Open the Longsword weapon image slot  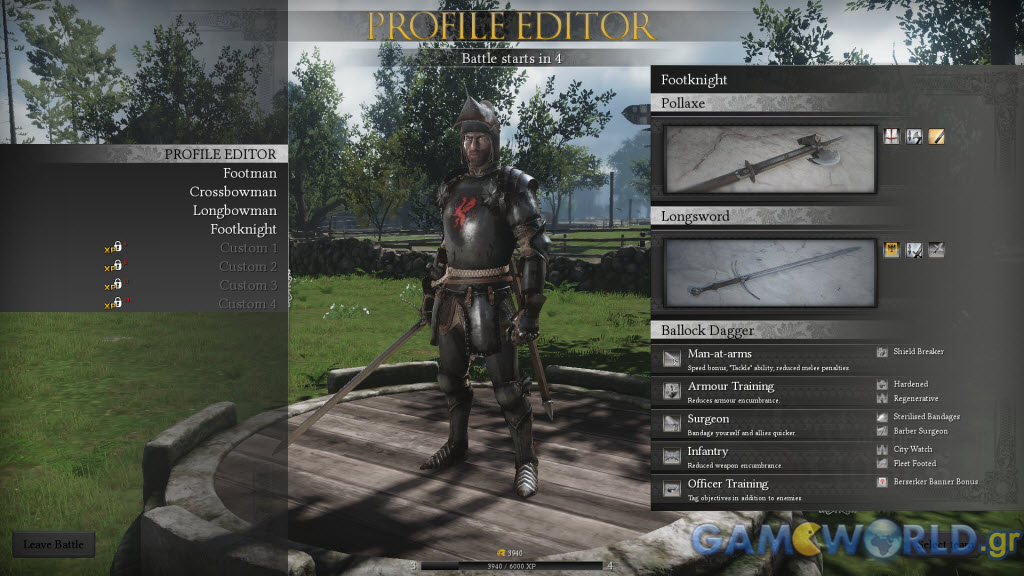(x=770, y=273)
